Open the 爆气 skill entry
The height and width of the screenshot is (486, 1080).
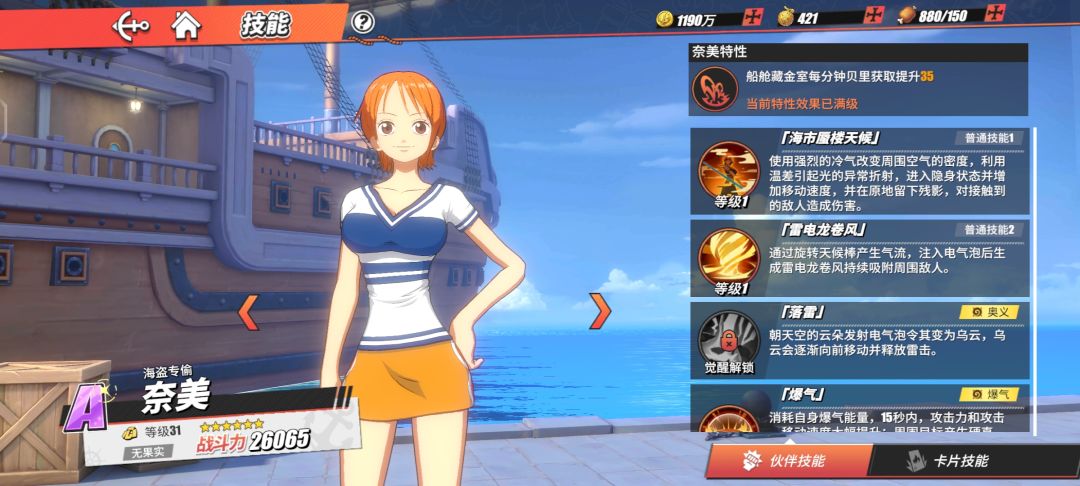pyautogui.click(x=860, y=410)
